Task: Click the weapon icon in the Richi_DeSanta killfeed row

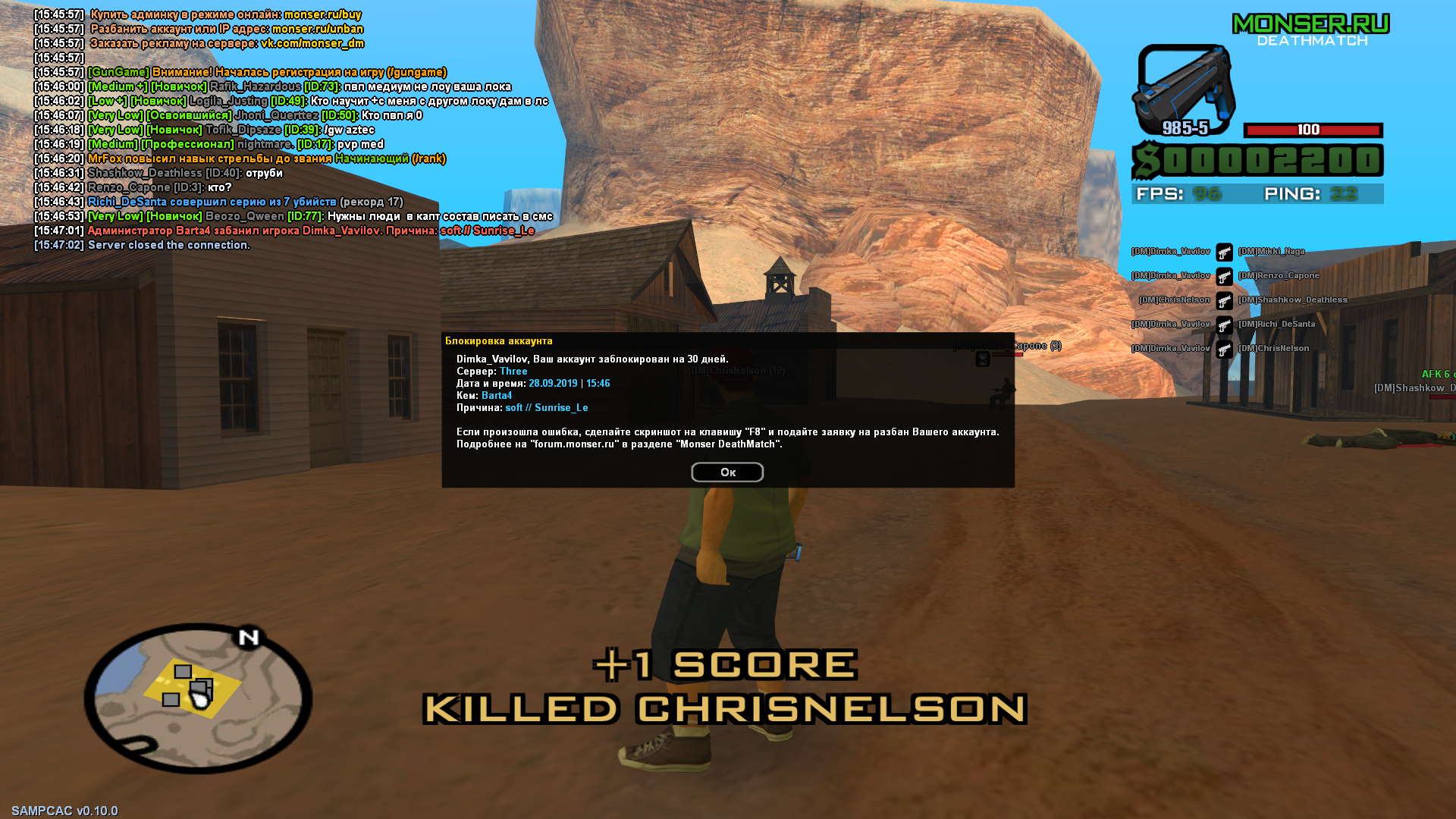Action: pyautogui.click(x=1224, y=324)
